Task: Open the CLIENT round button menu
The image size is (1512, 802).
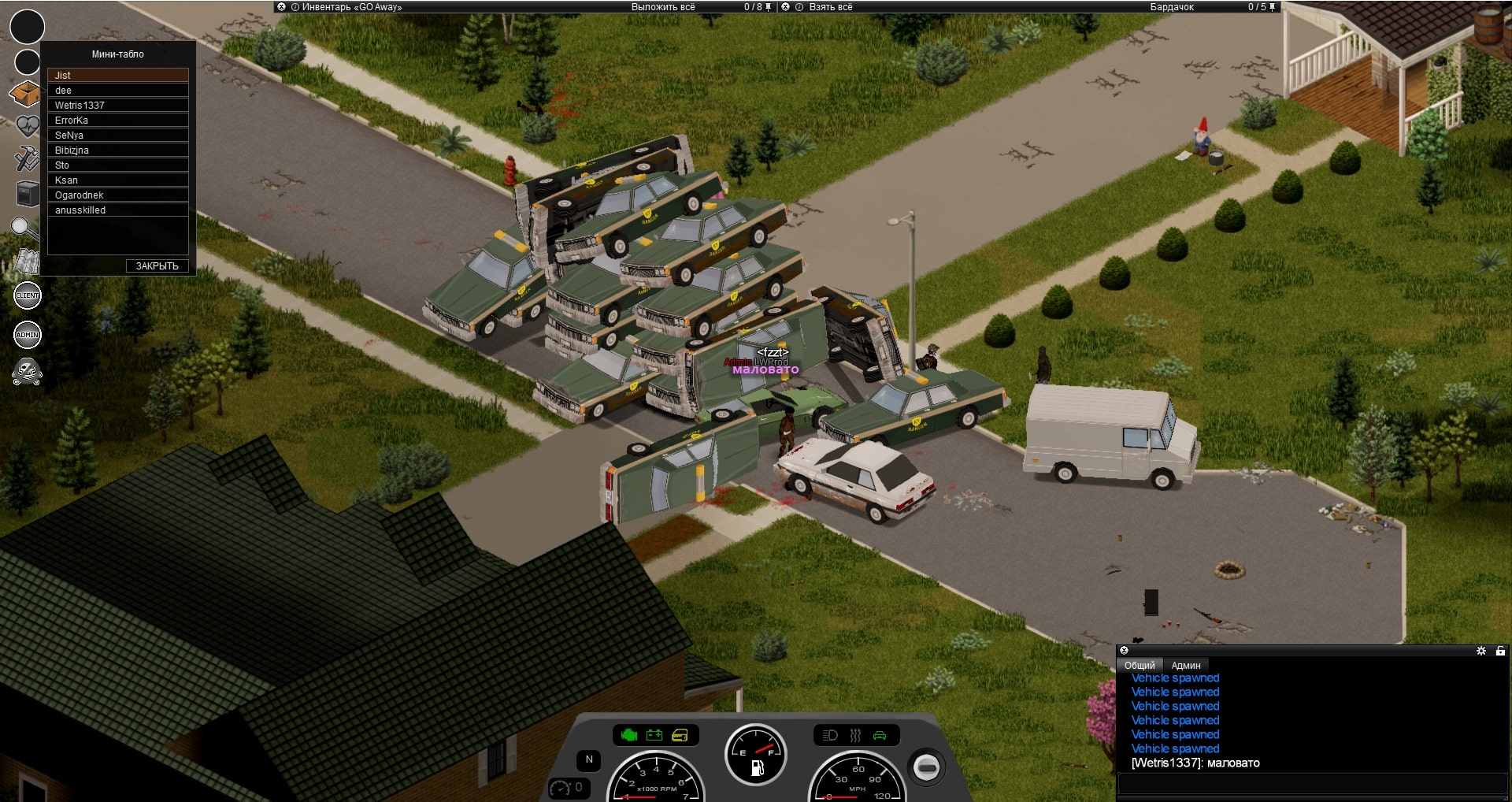Action: (x=28, y=295)
